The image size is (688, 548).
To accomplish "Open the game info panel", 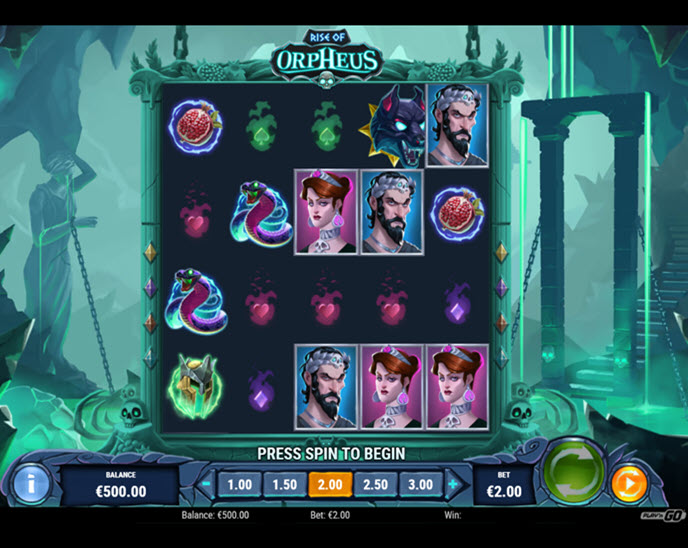I will [30, 484].
